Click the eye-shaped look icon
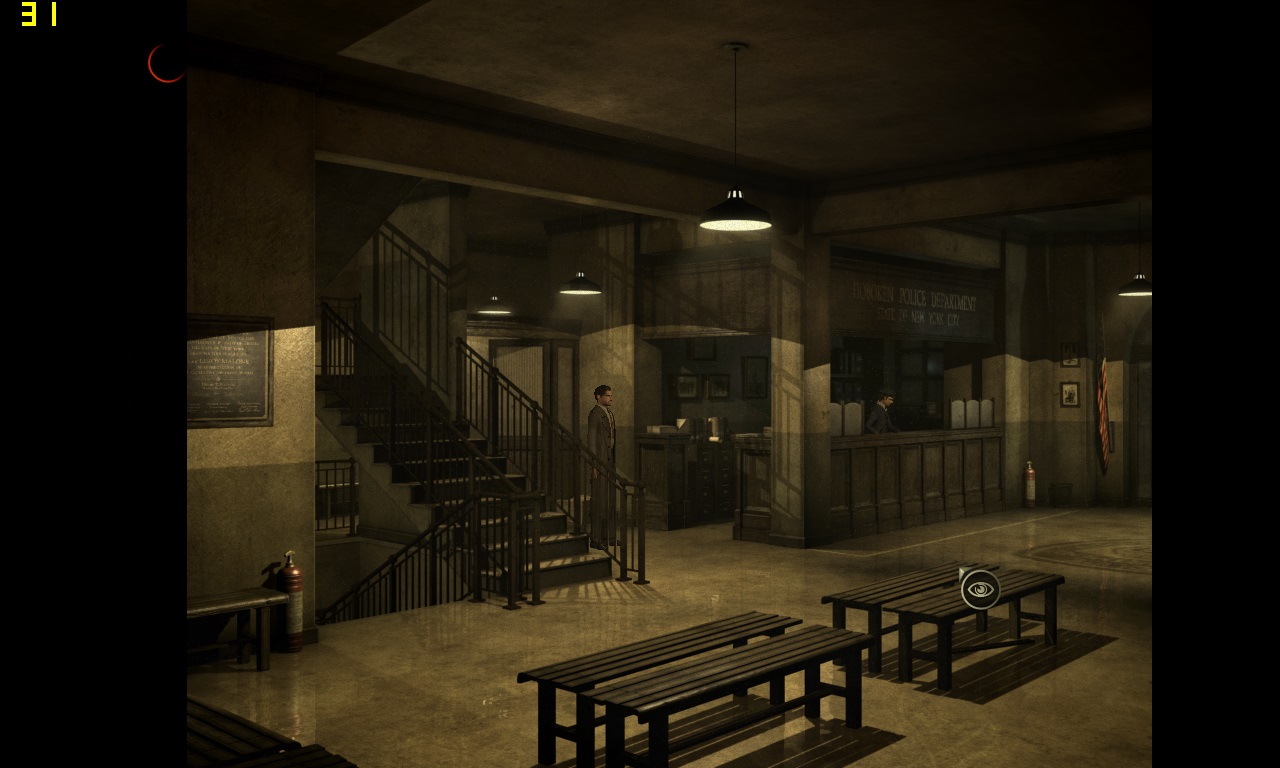This screenshot has width=1280, height=768. point(981,590)
